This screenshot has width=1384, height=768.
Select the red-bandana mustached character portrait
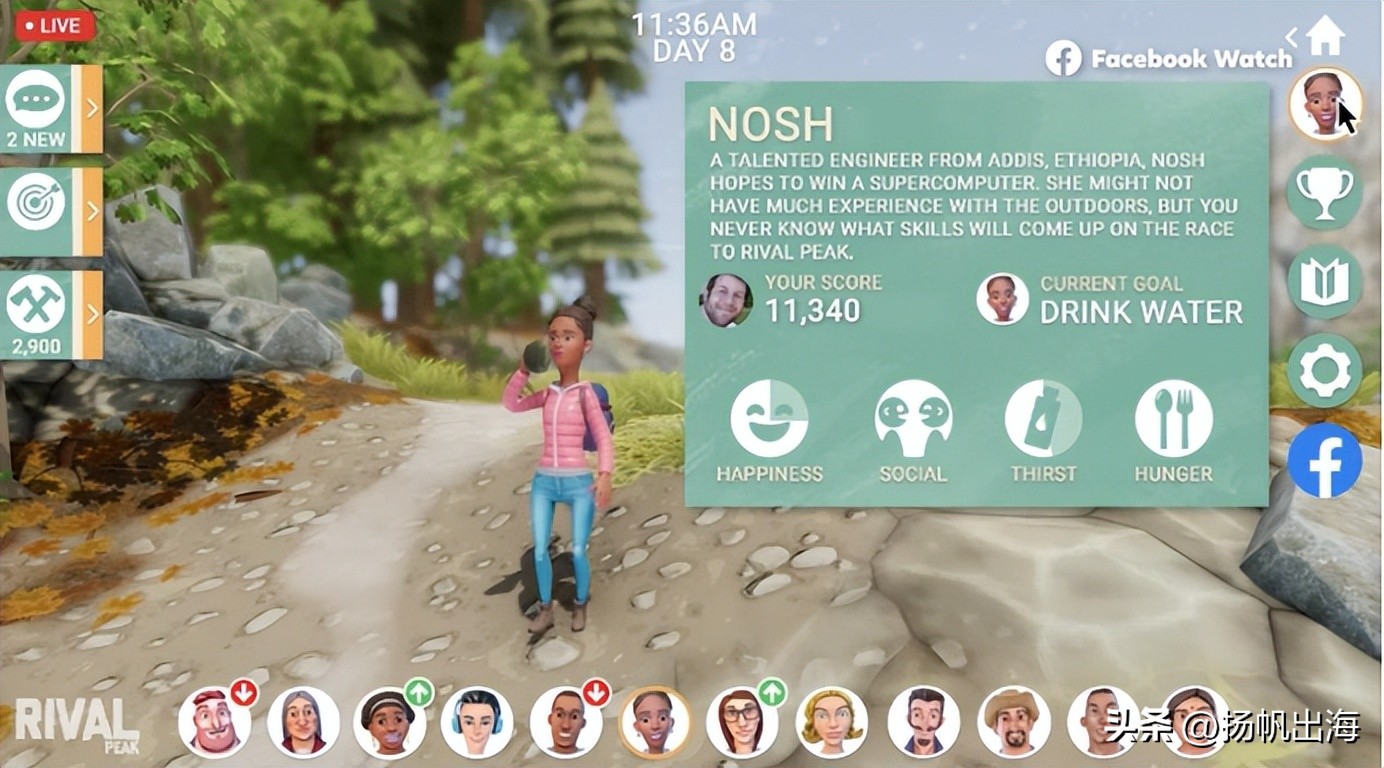pyautogui.click(x=214, y=722)
